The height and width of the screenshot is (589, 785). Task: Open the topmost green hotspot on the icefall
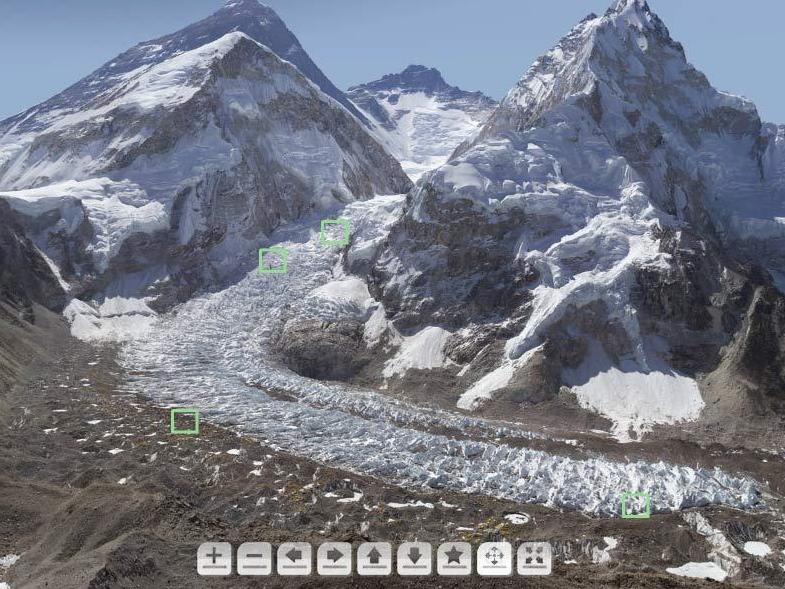(x=335, y=232)
